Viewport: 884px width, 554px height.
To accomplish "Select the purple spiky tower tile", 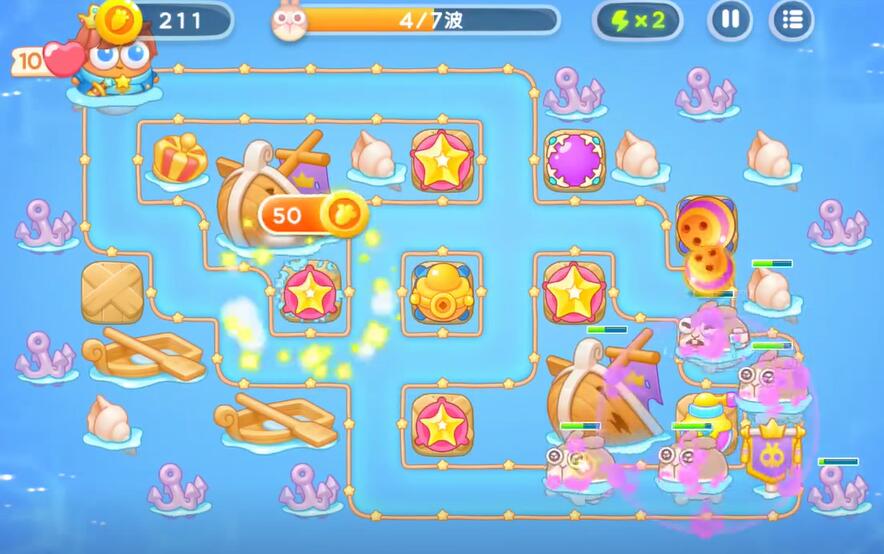I will coord(574,158).
